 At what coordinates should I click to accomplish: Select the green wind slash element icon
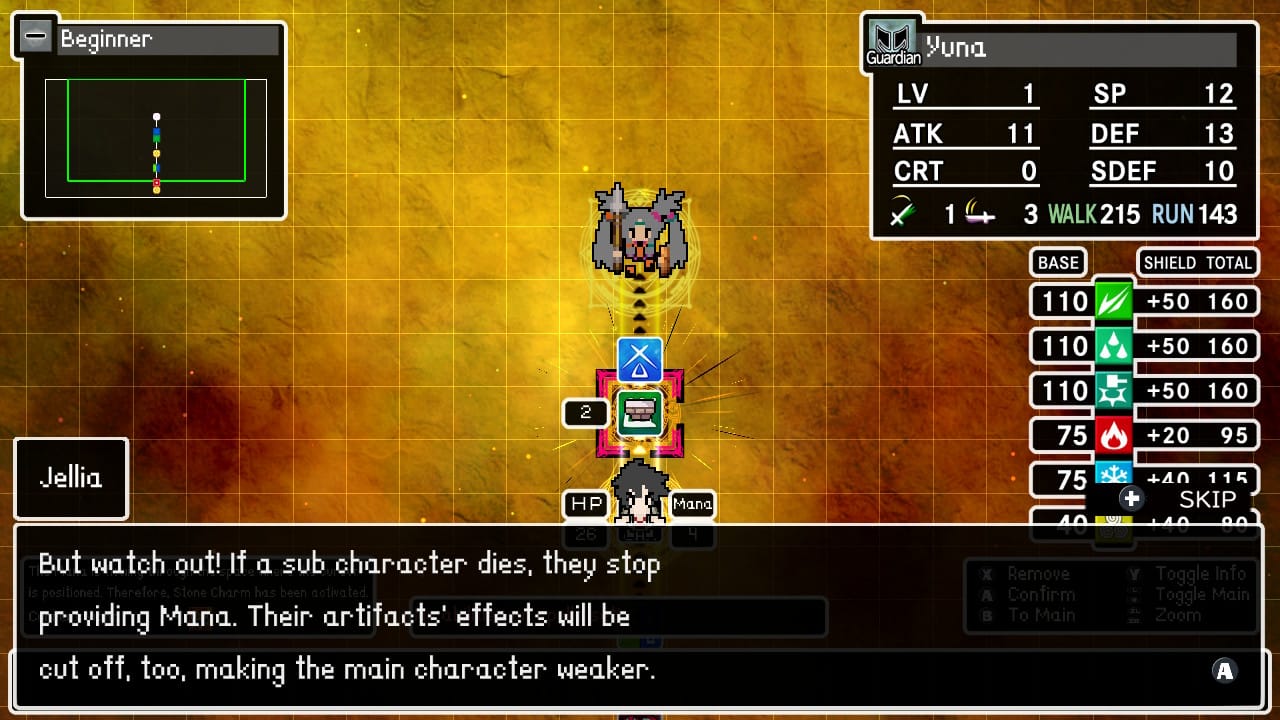(x=1113, y=301)
